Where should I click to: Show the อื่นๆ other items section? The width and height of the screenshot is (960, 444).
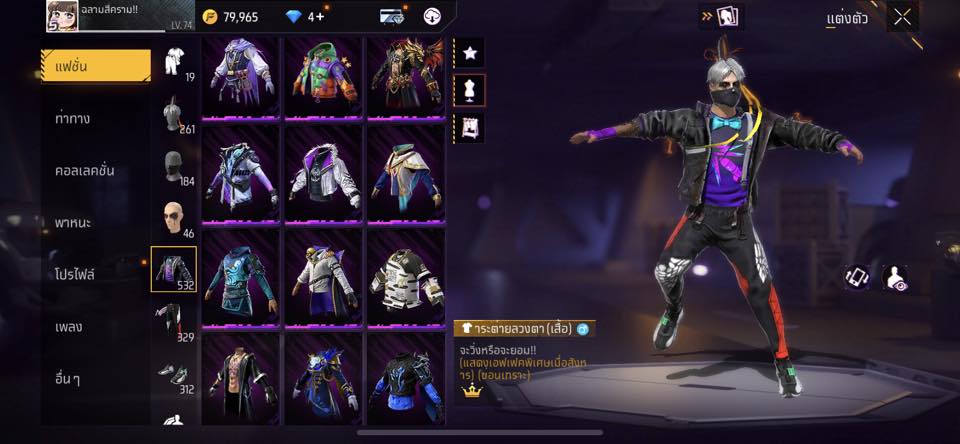coord(69,379)
